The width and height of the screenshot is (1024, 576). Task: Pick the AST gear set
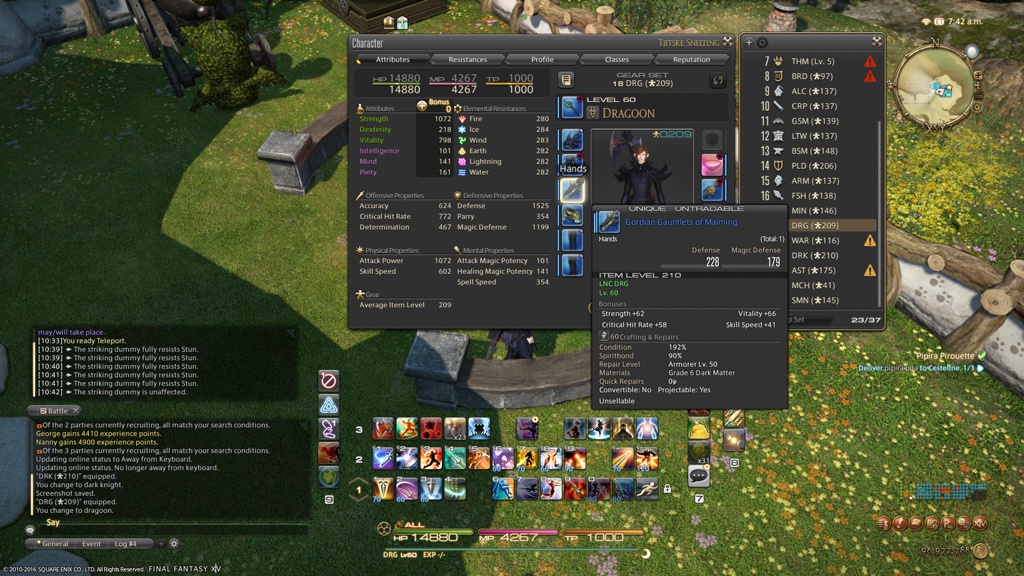coord(813,271)
